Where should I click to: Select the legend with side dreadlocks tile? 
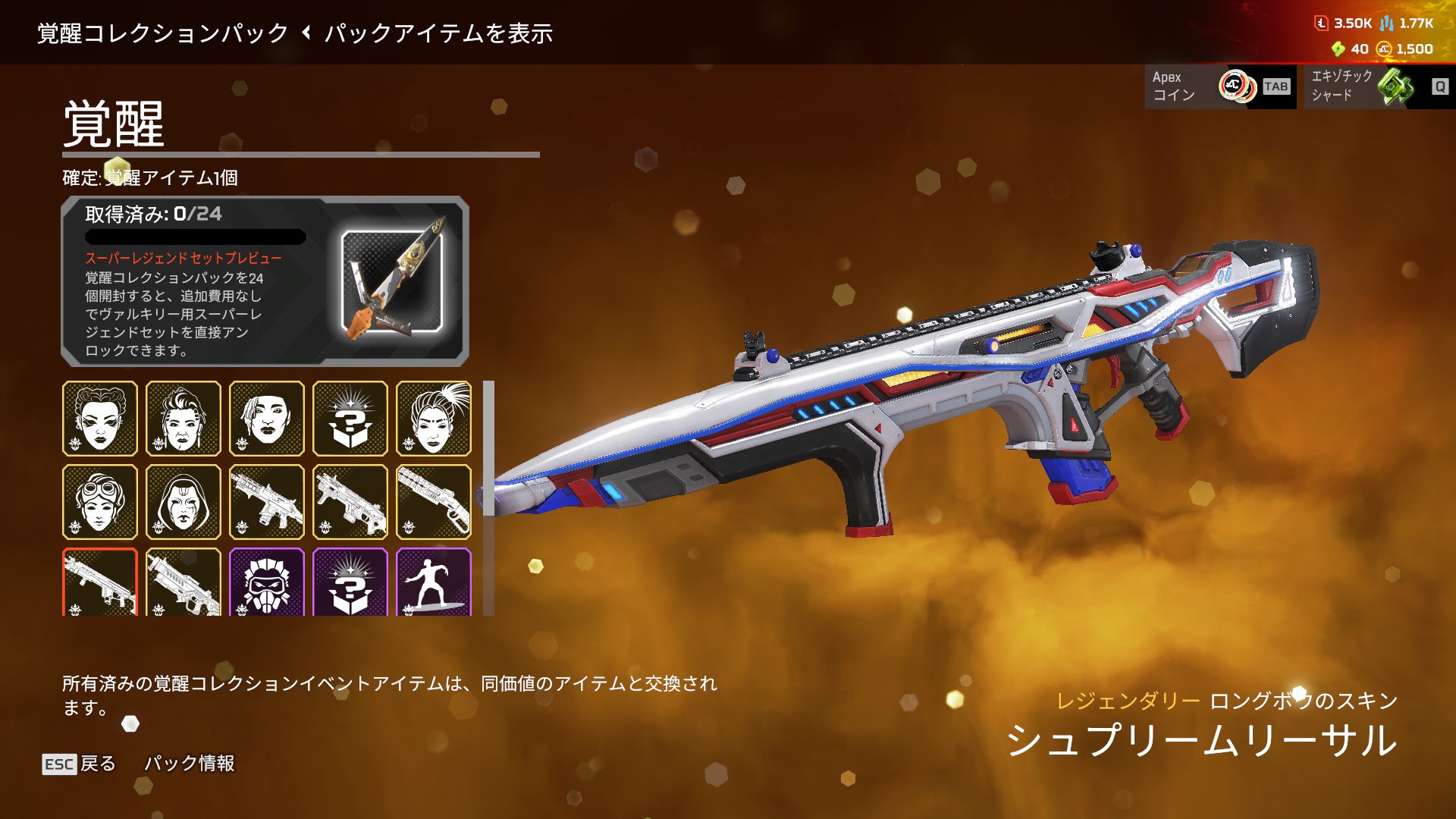267,419
